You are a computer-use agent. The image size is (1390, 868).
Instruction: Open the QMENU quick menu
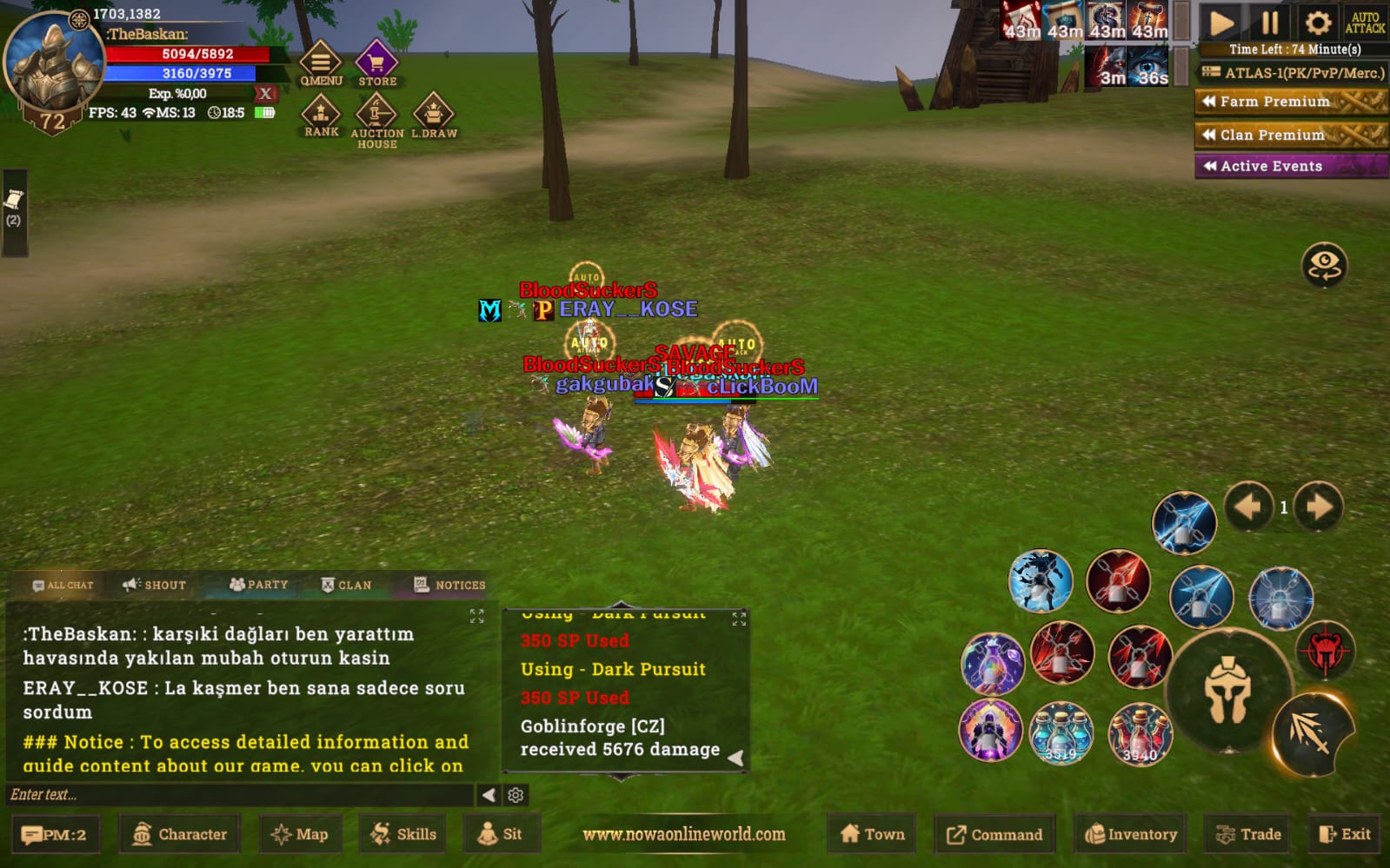pyautogui.click(x=321, y=63)
